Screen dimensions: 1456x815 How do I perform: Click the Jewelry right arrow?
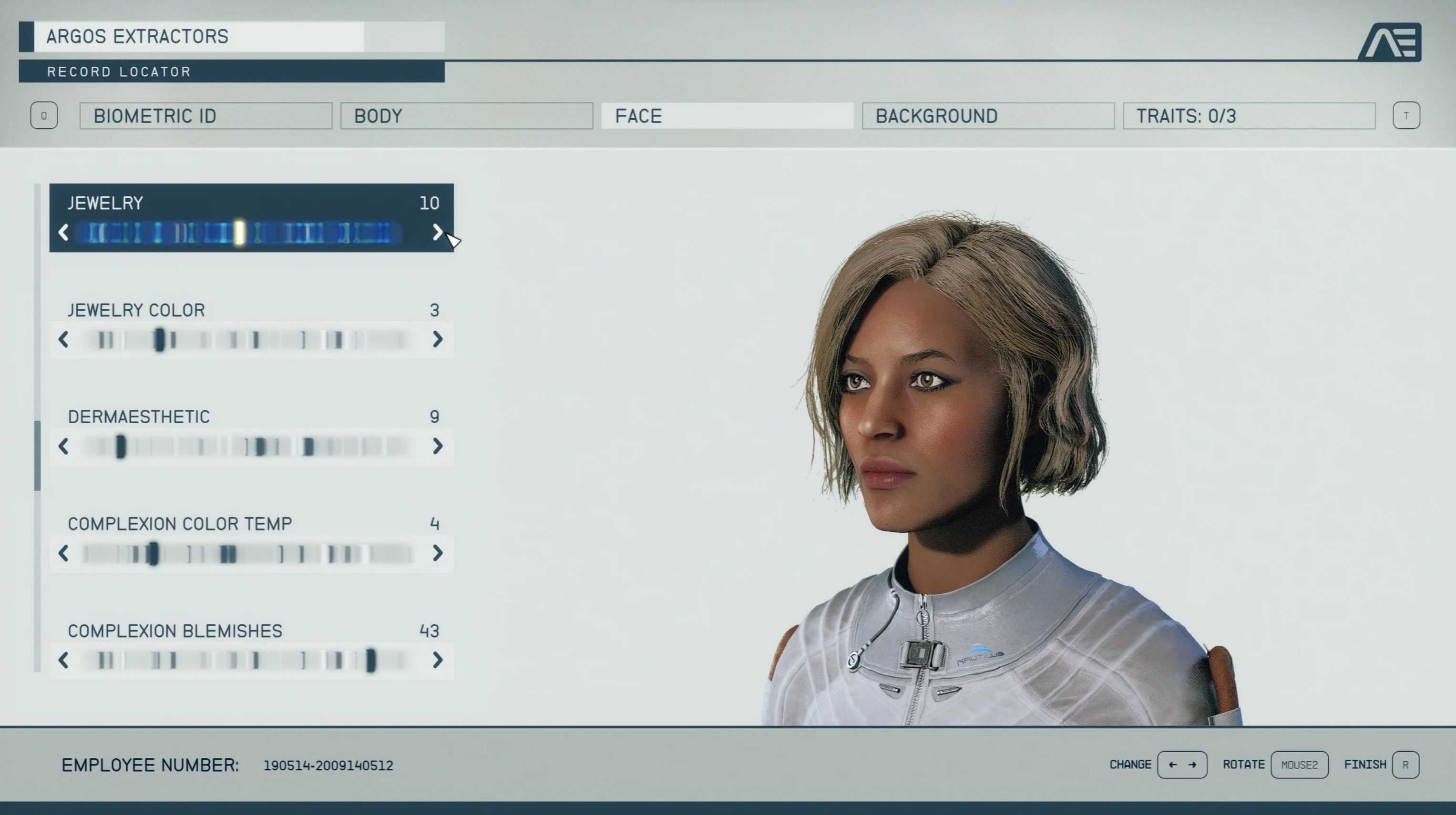click(x=437, y=232)
